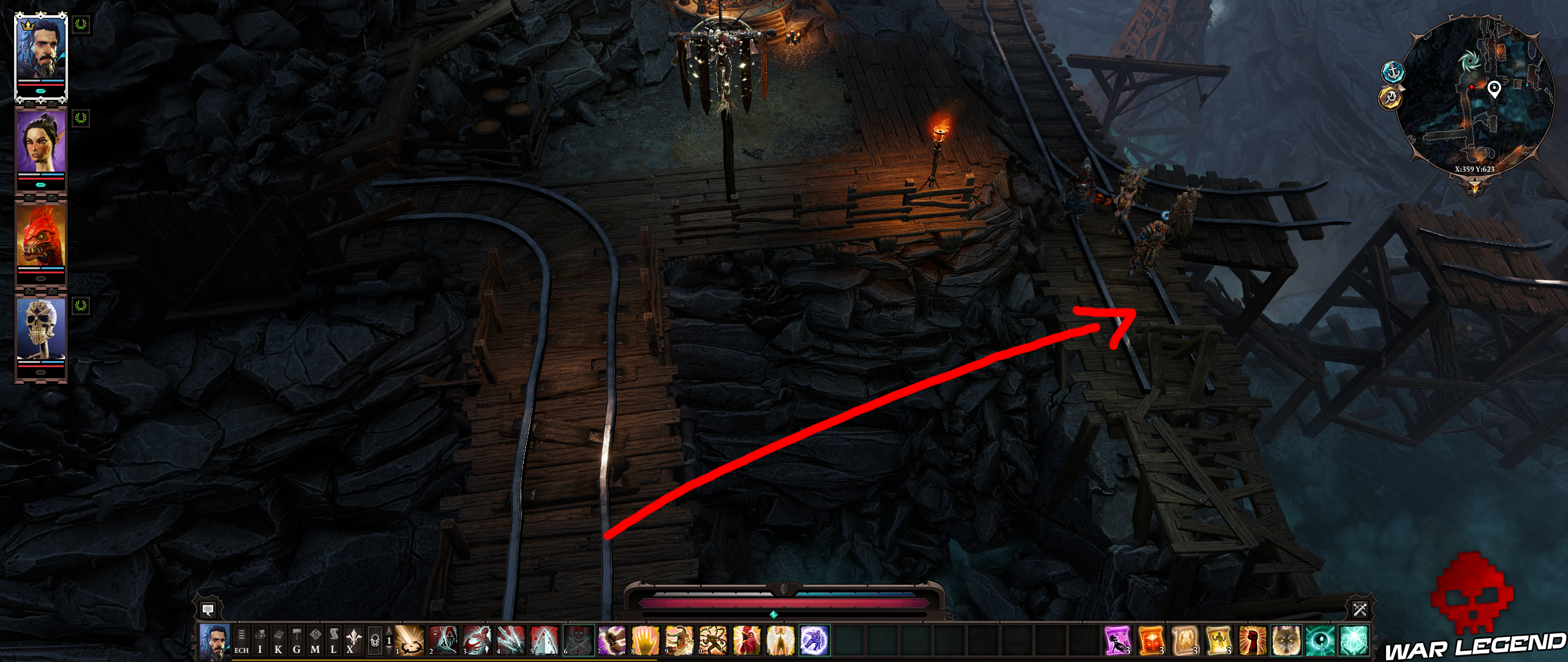The image size is (1568, 662).
Task: Click the anchor waypoint icon beside the minimap
Action: click(1393, 73)
